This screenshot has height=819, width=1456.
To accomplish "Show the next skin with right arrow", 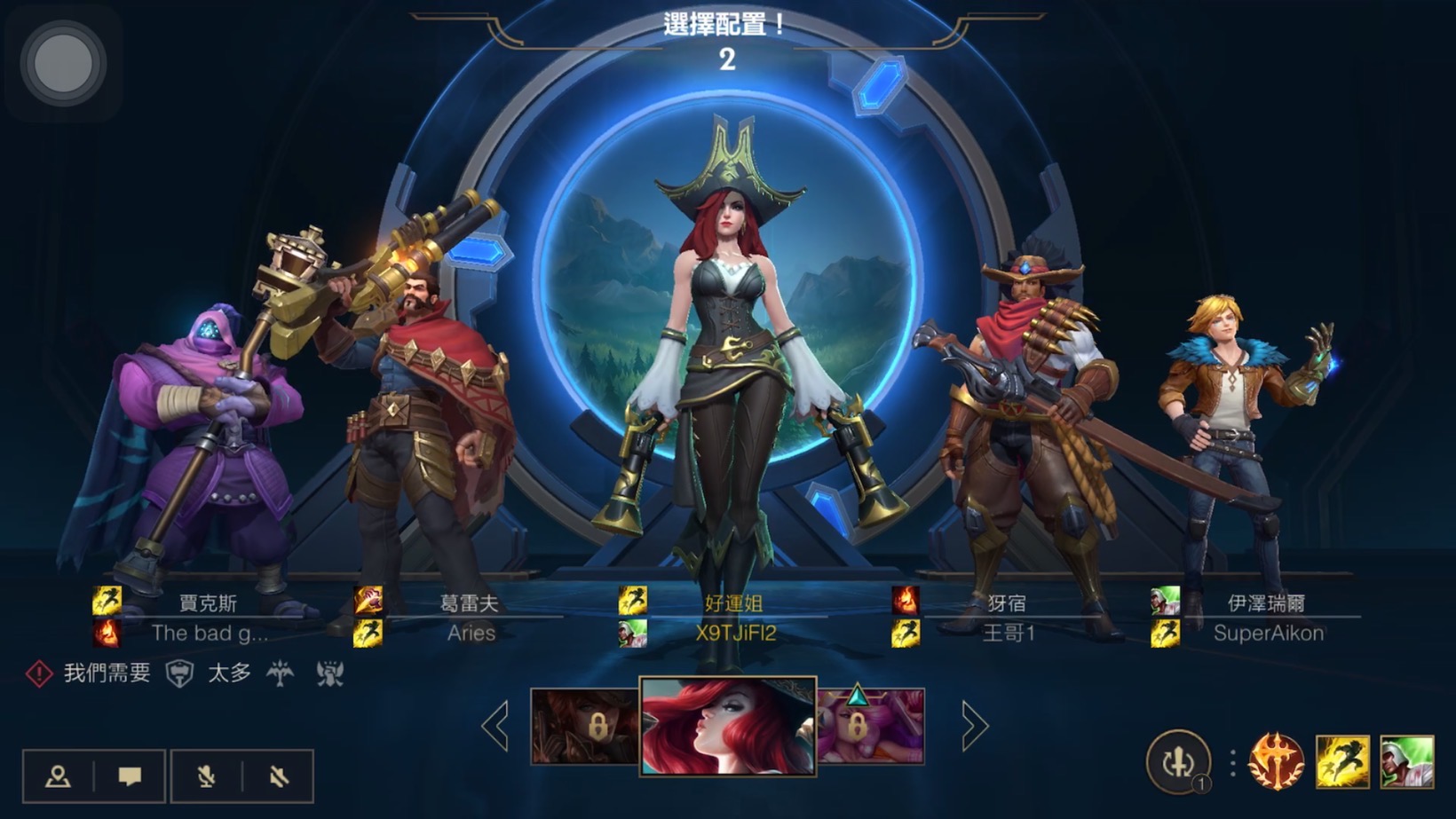I will pos(974,726).
